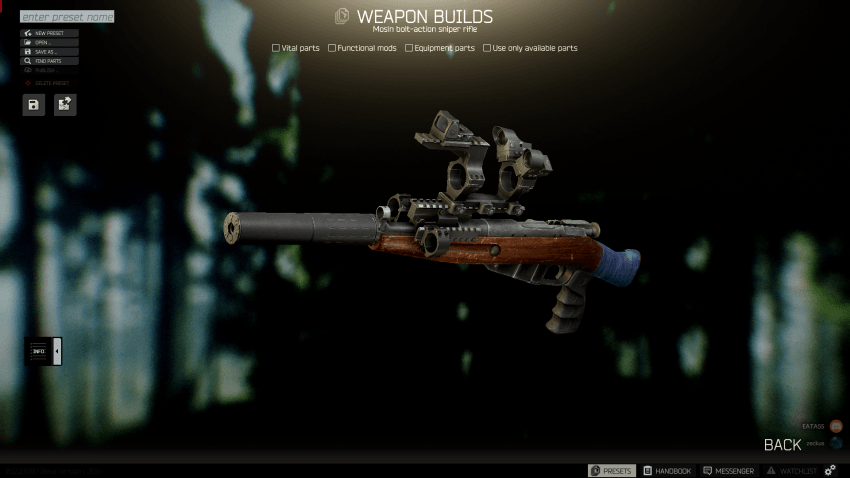Enable the Functional mods filter
This screenshot has width=850, height=478.
coord(332,48)
